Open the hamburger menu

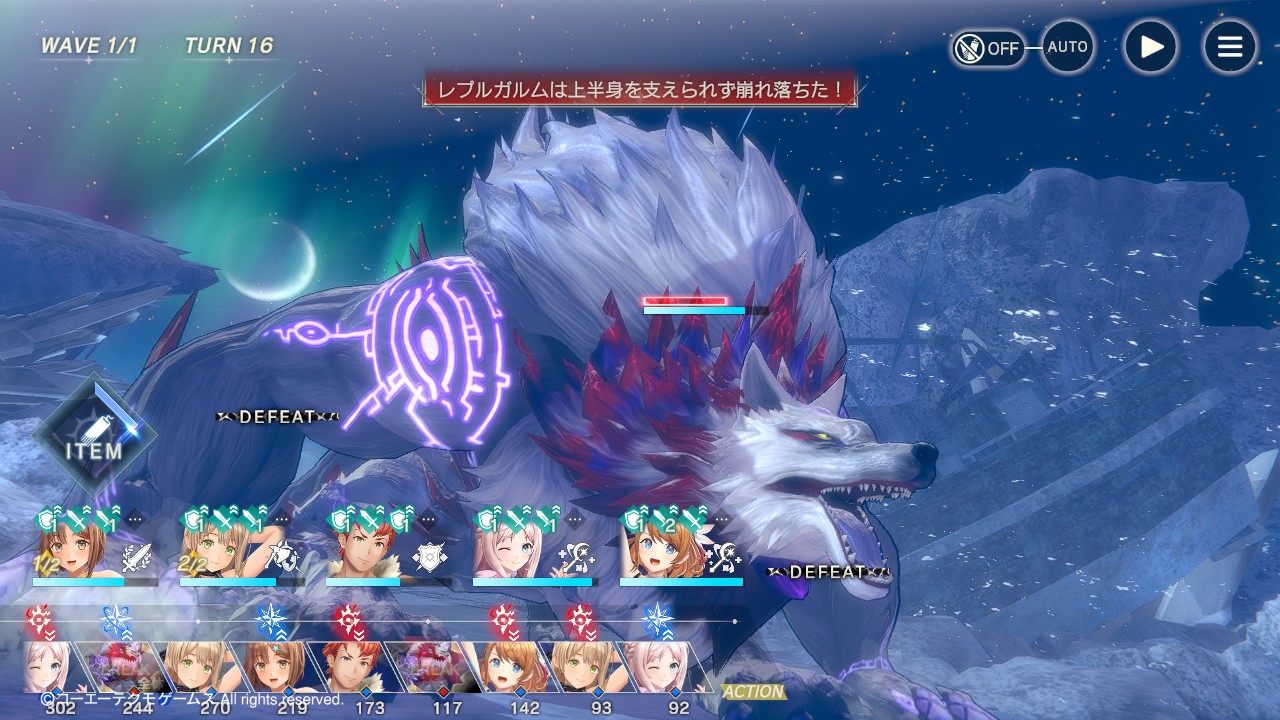point(1229,47)
